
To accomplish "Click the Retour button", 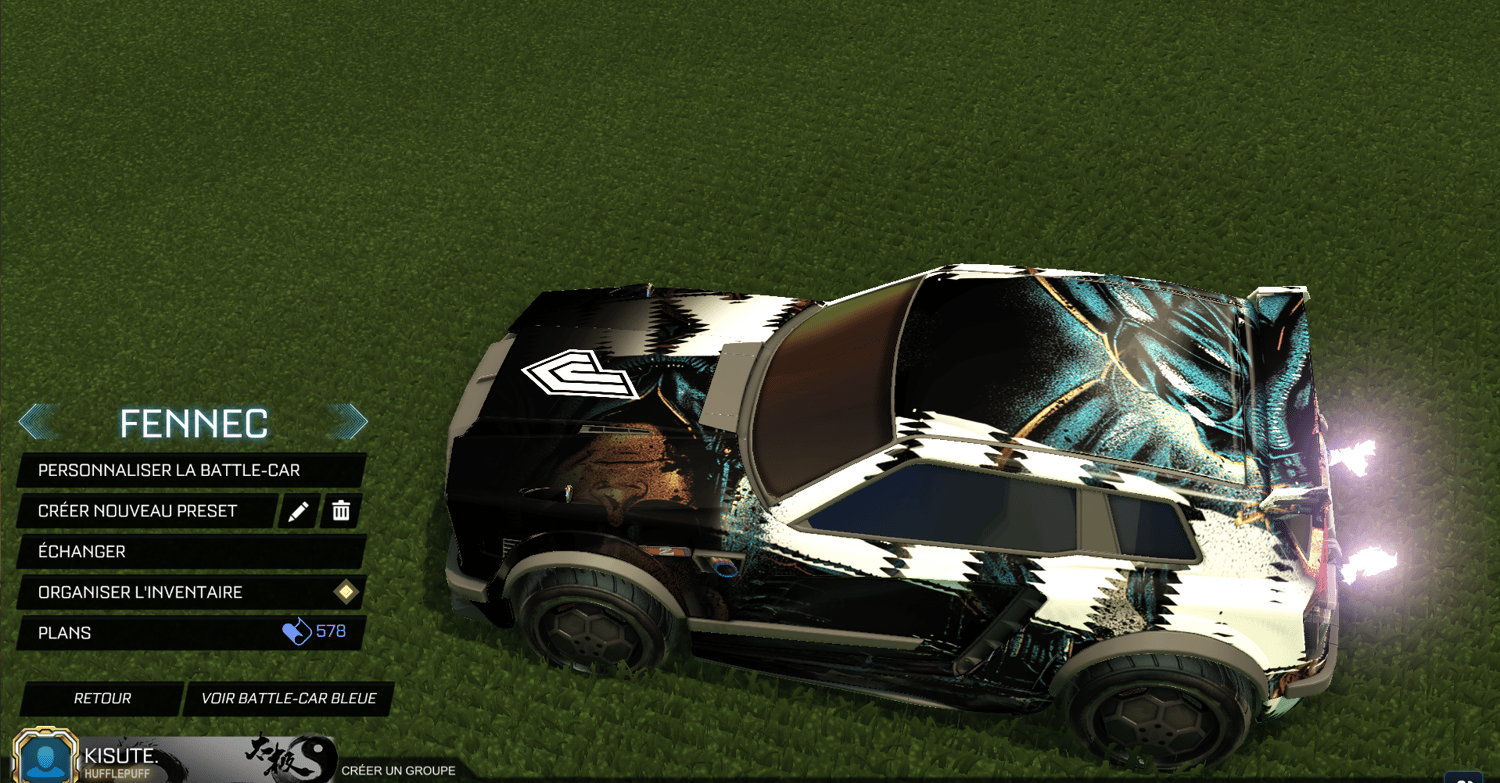I will click(x=100, y=699).
